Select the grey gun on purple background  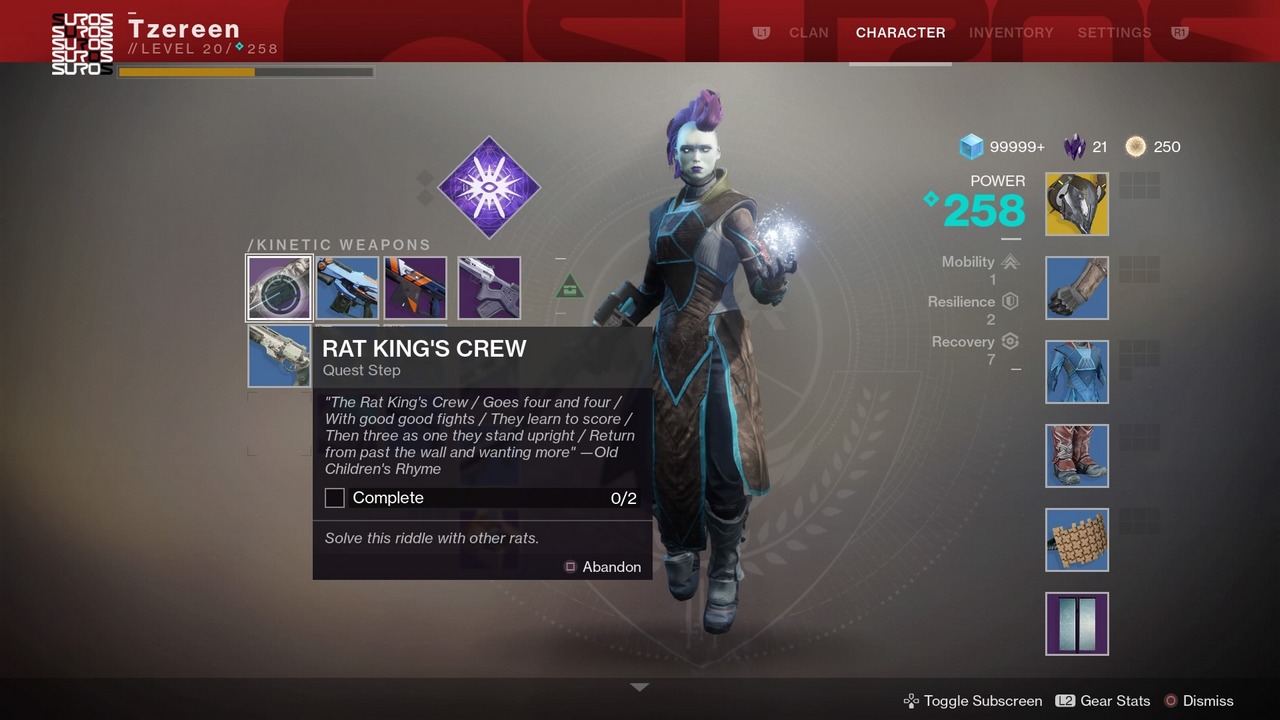pyautogui.click(x=489, y=288)
